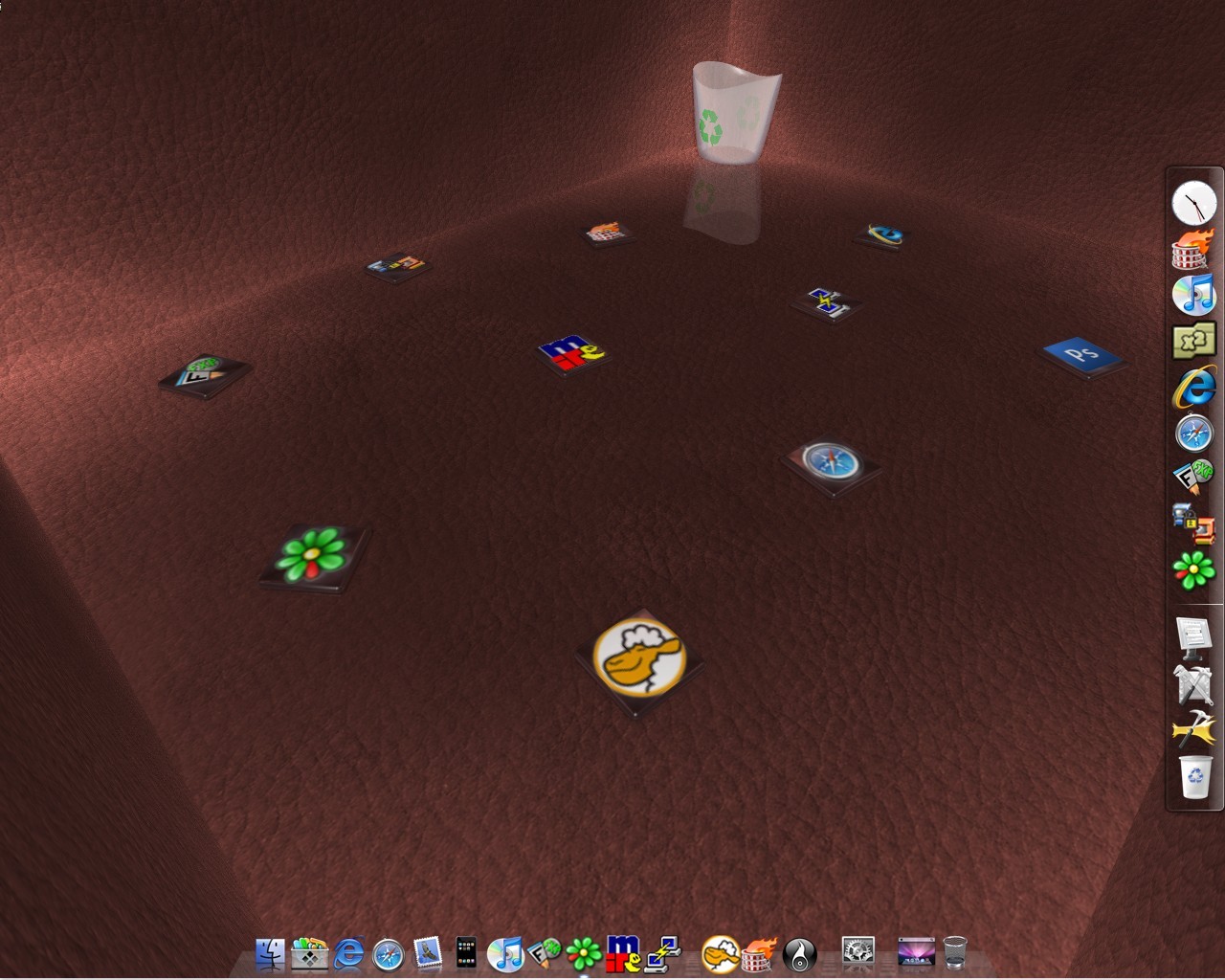Select the ClamWin desktop tile
The image size is (1225, 980).
point(638,659)
